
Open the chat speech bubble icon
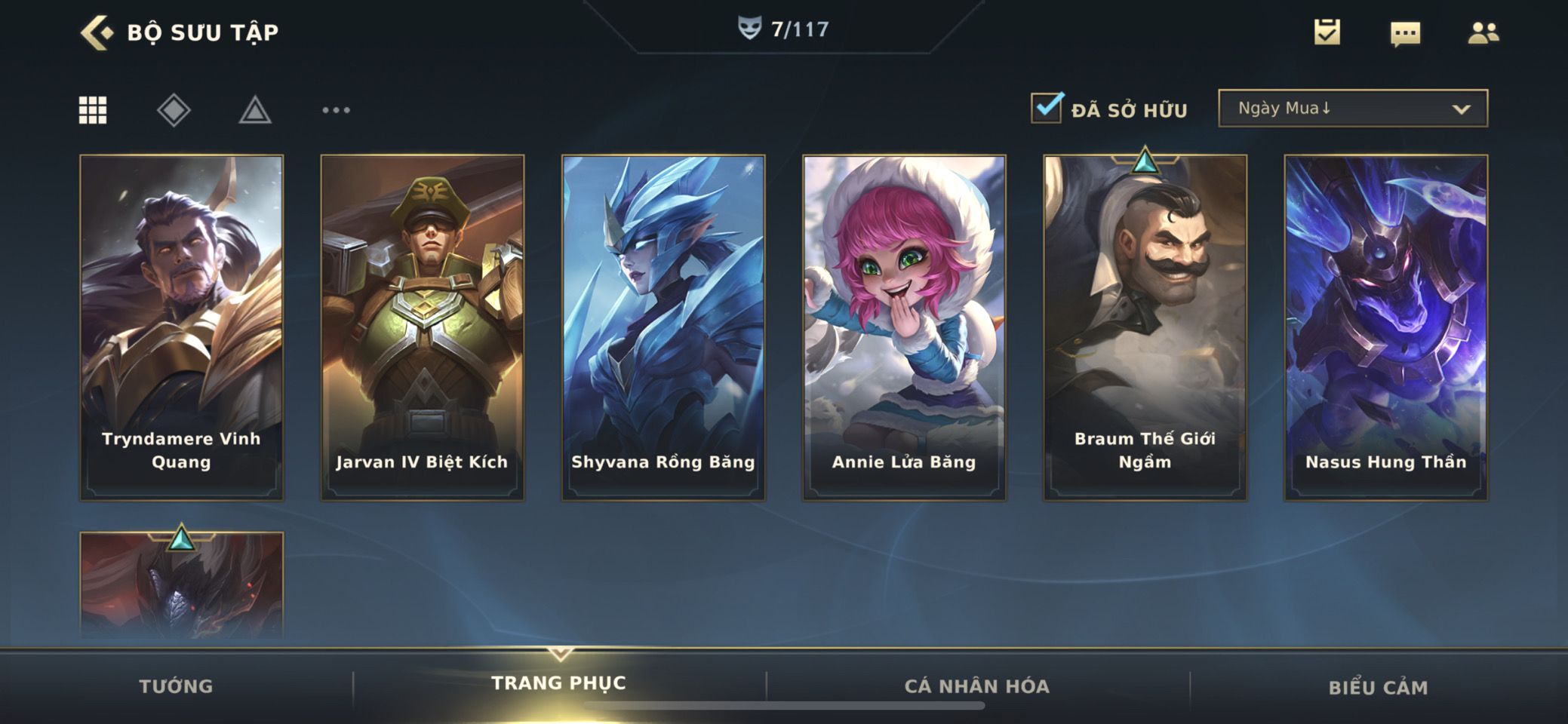1404,34
